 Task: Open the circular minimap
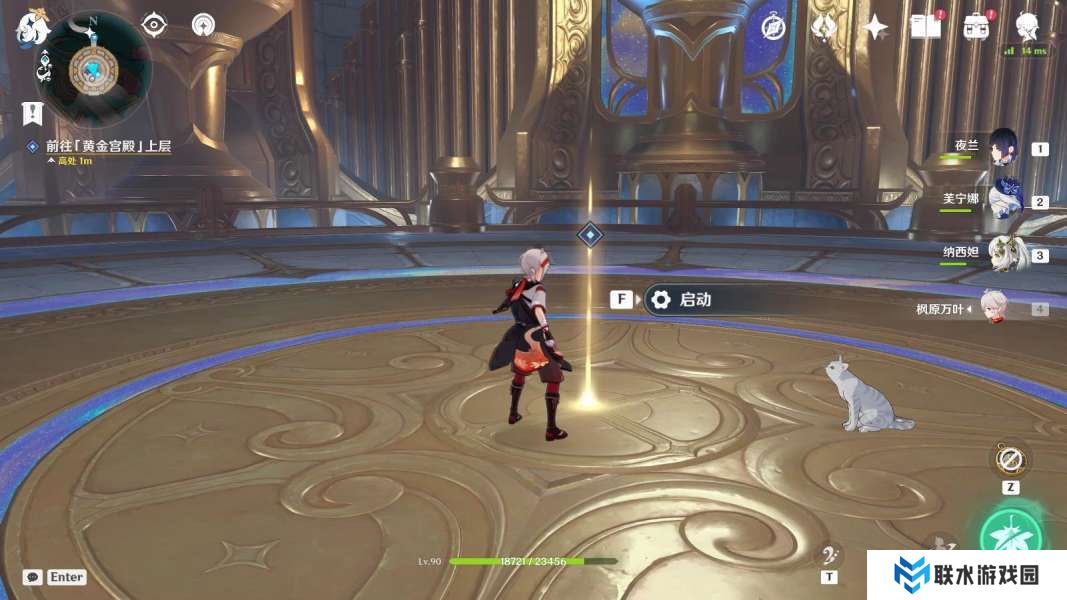pyautogui.click(x=93, y=68)
